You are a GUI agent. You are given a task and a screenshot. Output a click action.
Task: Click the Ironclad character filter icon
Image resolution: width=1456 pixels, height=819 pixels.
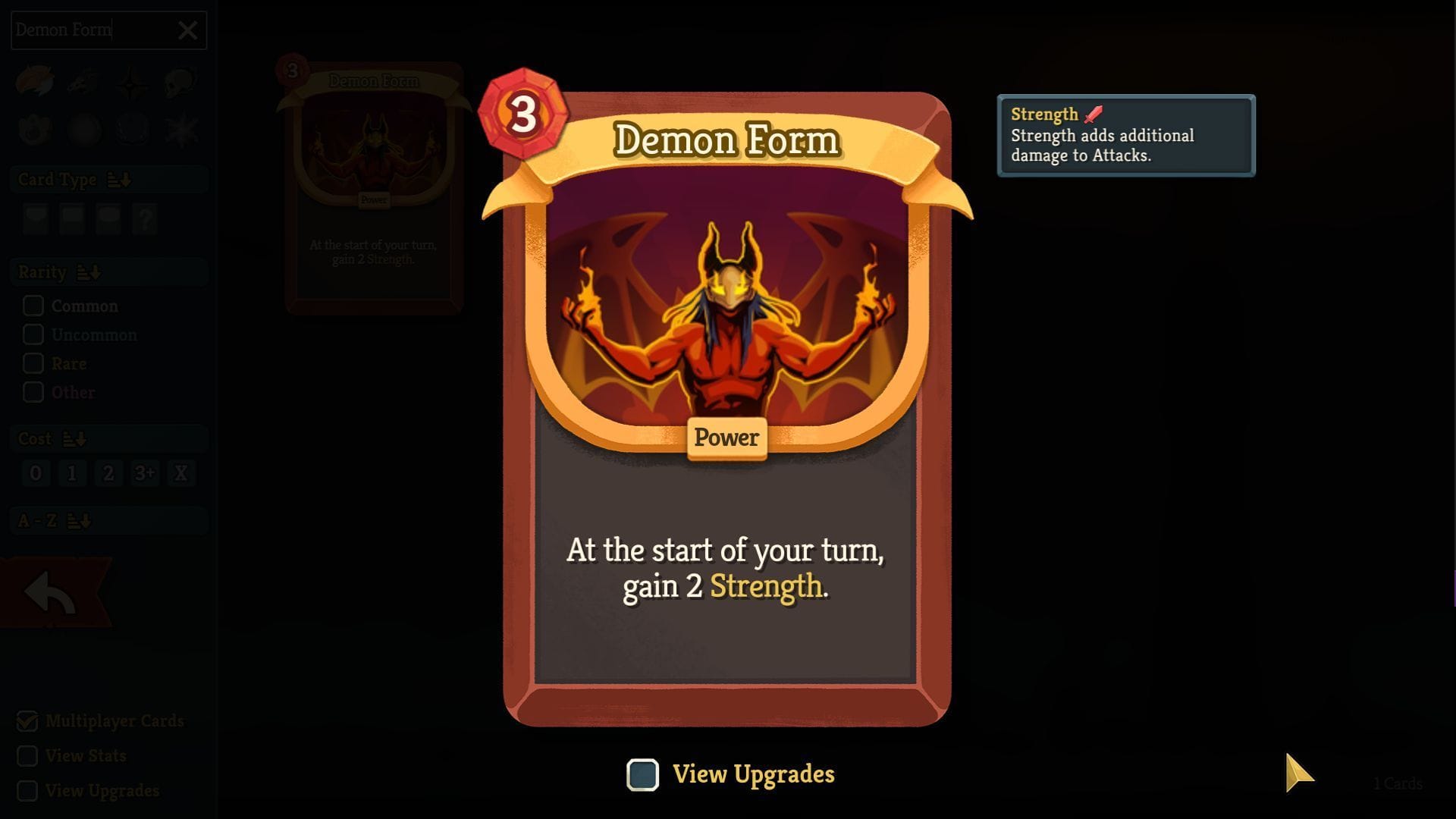click(36, 82)
